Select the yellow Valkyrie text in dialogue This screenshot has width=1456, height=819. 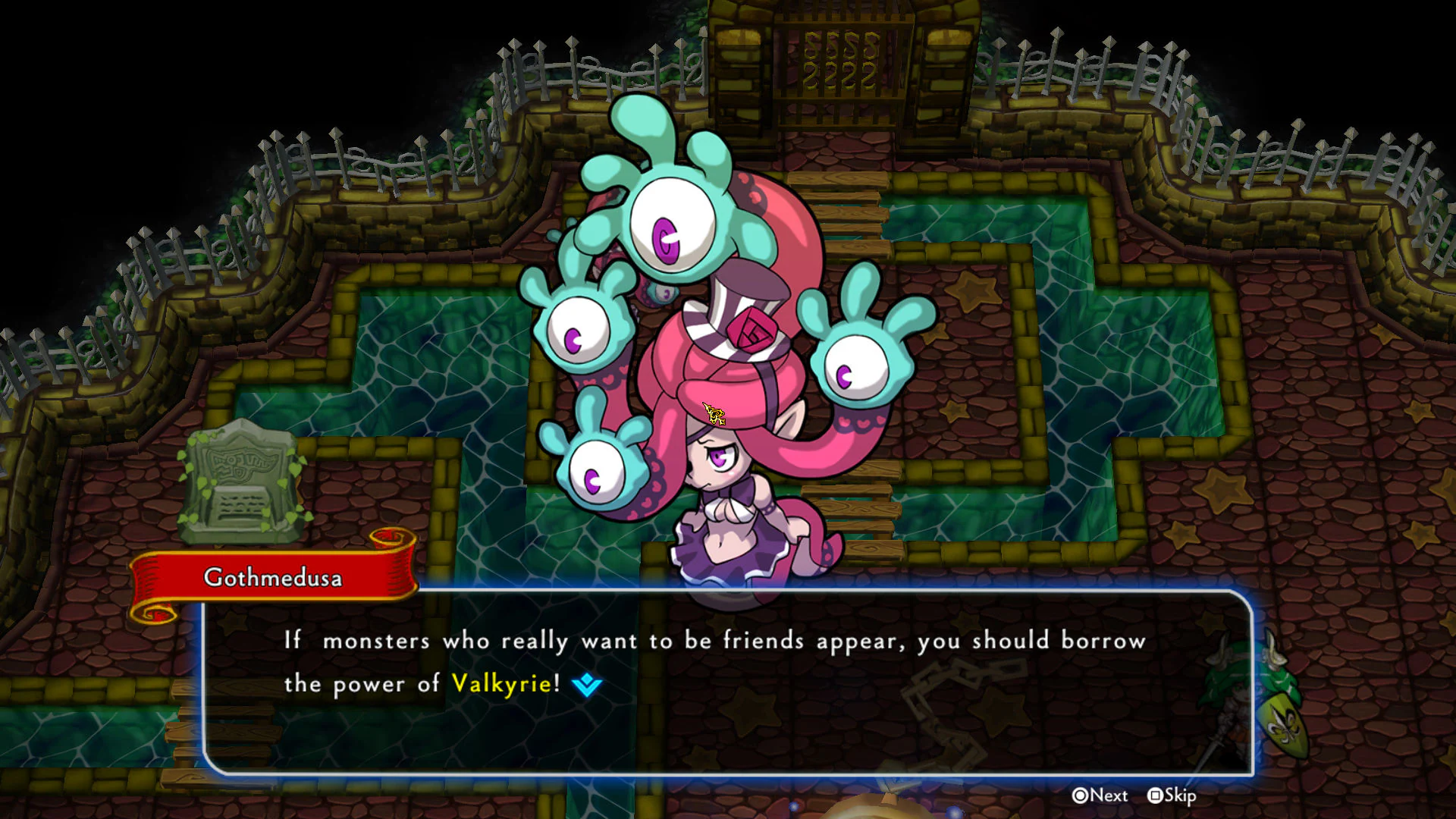pos(501,683)
